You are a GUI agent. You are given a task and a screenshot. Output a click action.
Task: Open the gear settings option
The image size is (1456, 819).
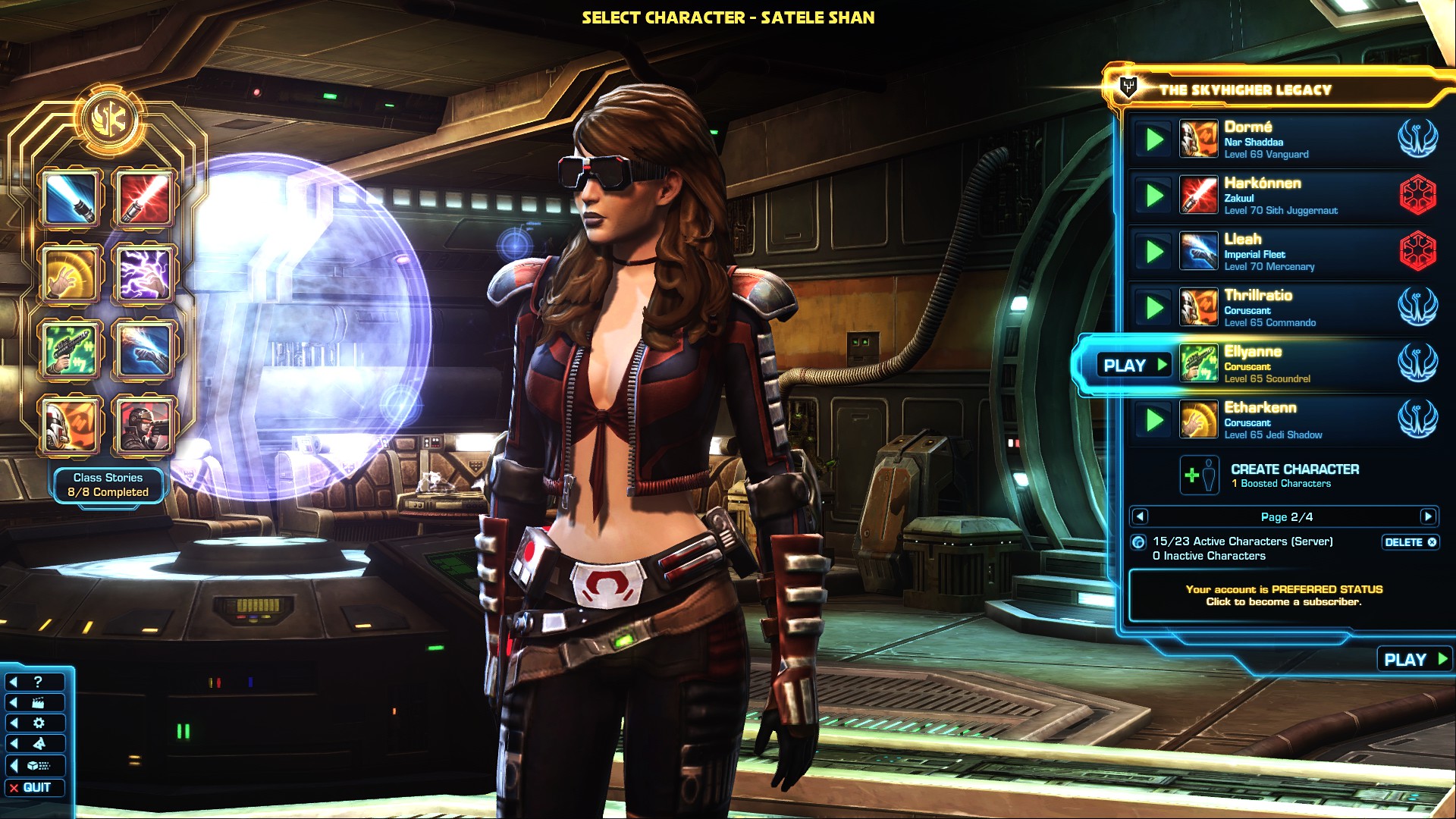[35, 723]
